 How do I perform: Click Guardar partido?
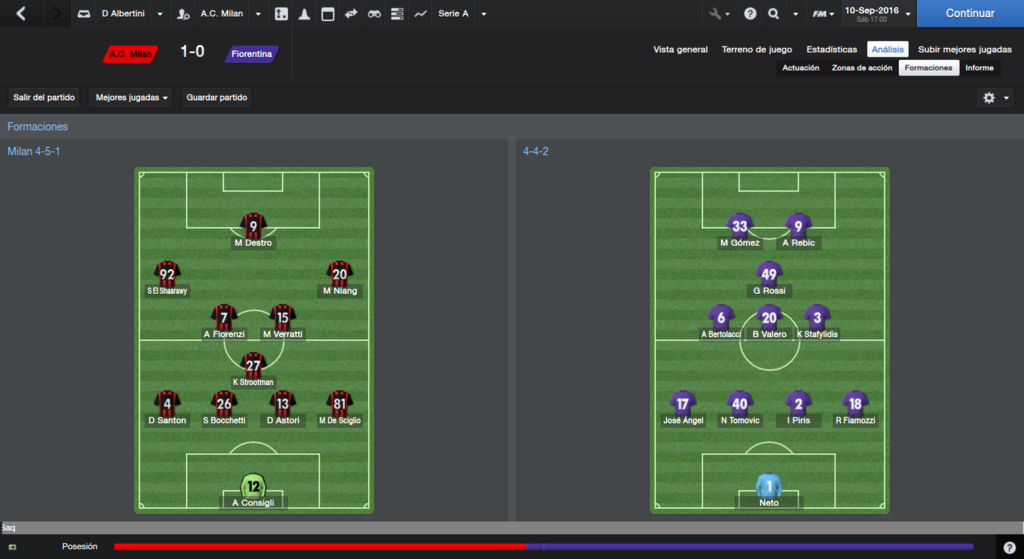217,98
